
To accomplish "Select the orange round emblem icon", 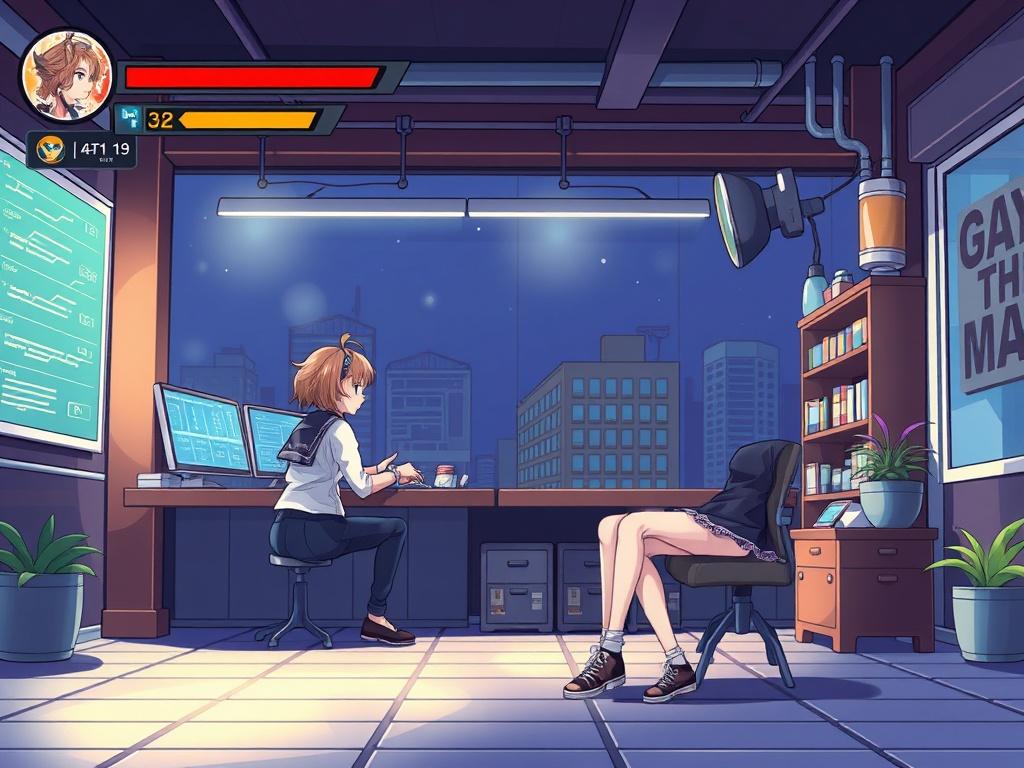I will pyautogui.click(x=50, y=150).
